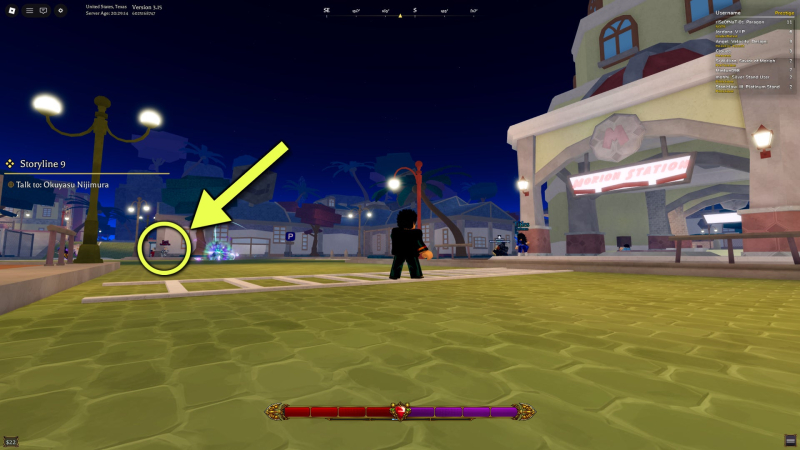Open the hamburger list menu icon

[28, 10]
